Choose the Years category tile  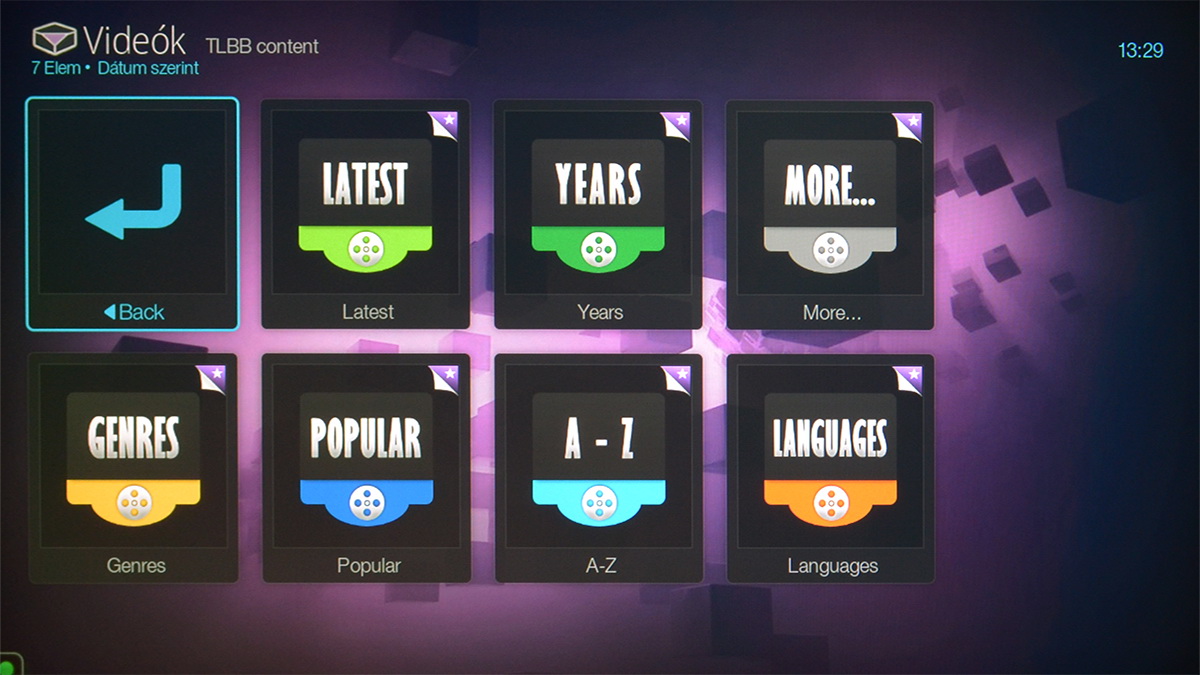598,213
